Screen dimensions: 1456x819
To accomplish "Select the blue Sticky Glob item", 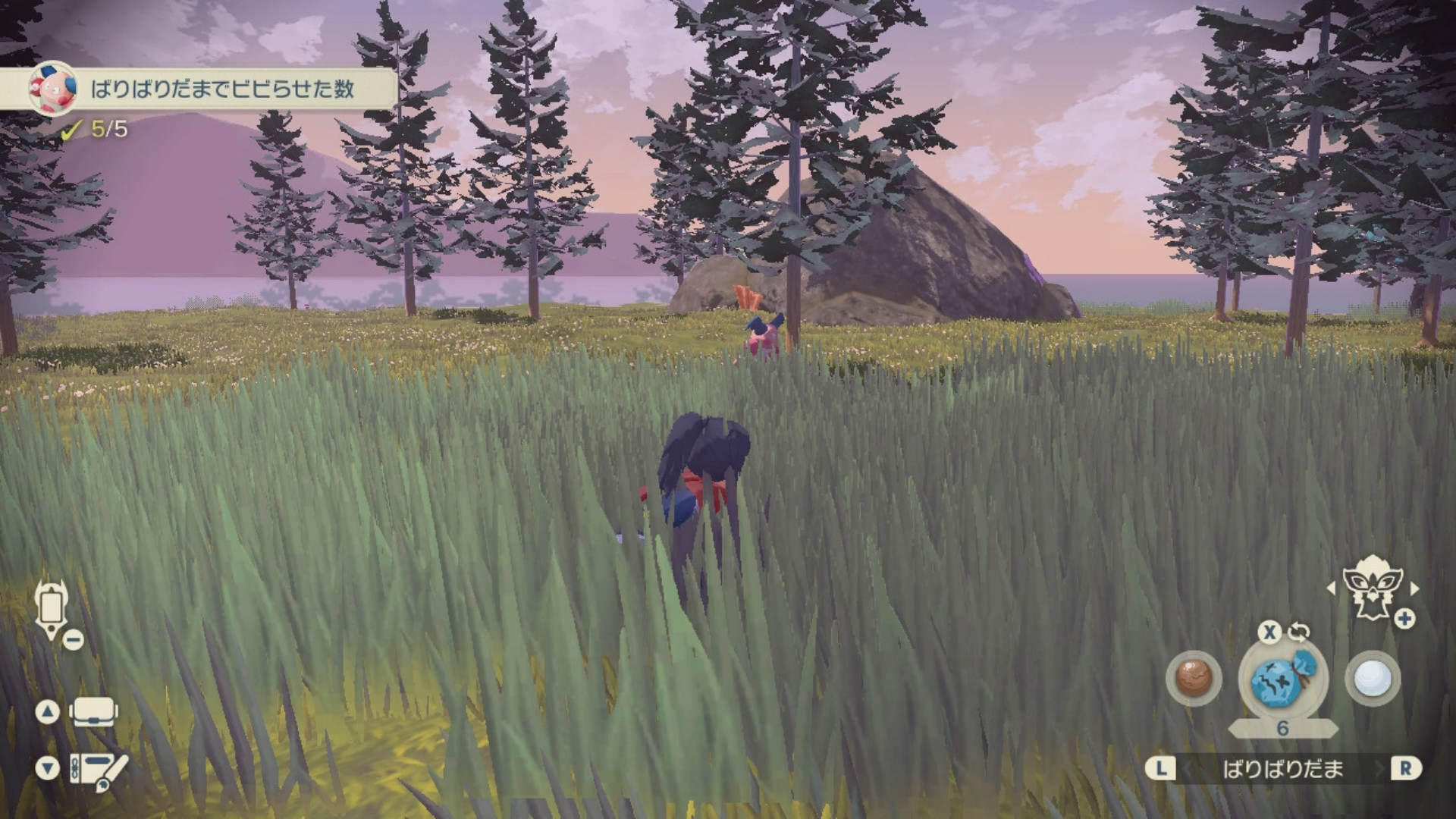I will coord(1282,679).
